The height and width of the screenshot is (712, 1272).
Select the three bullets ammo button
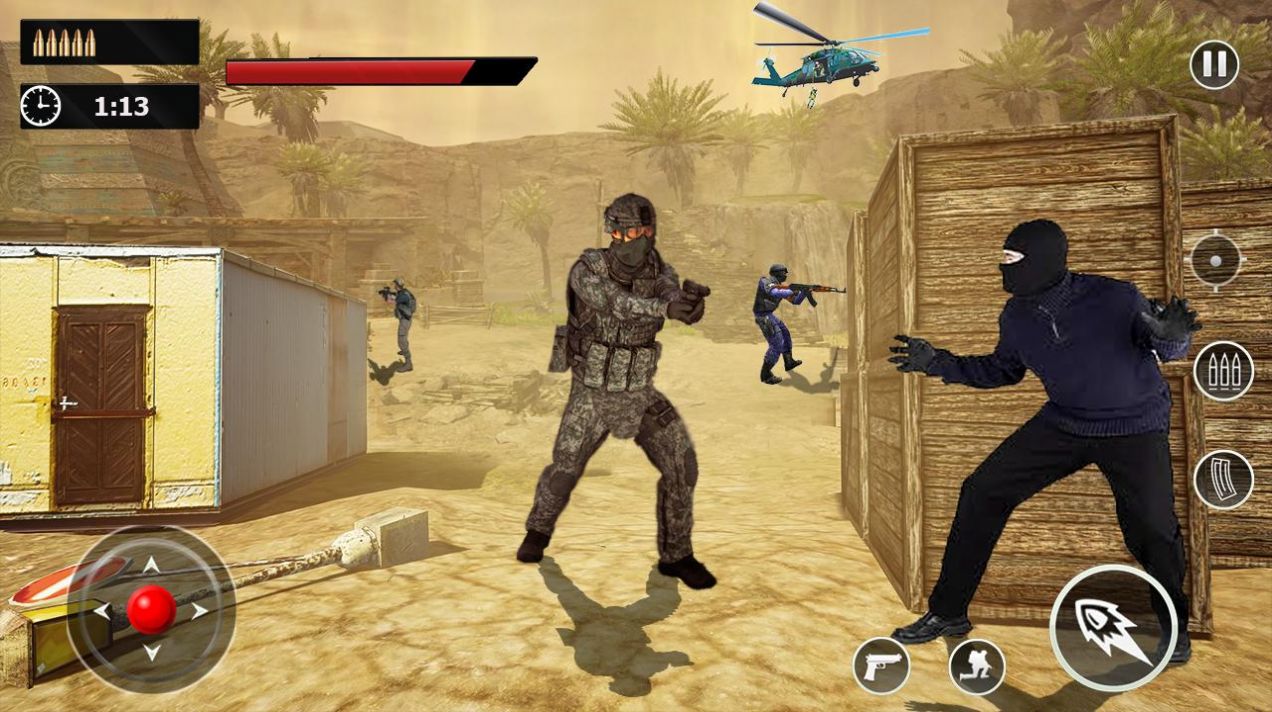pos(1223,371)
